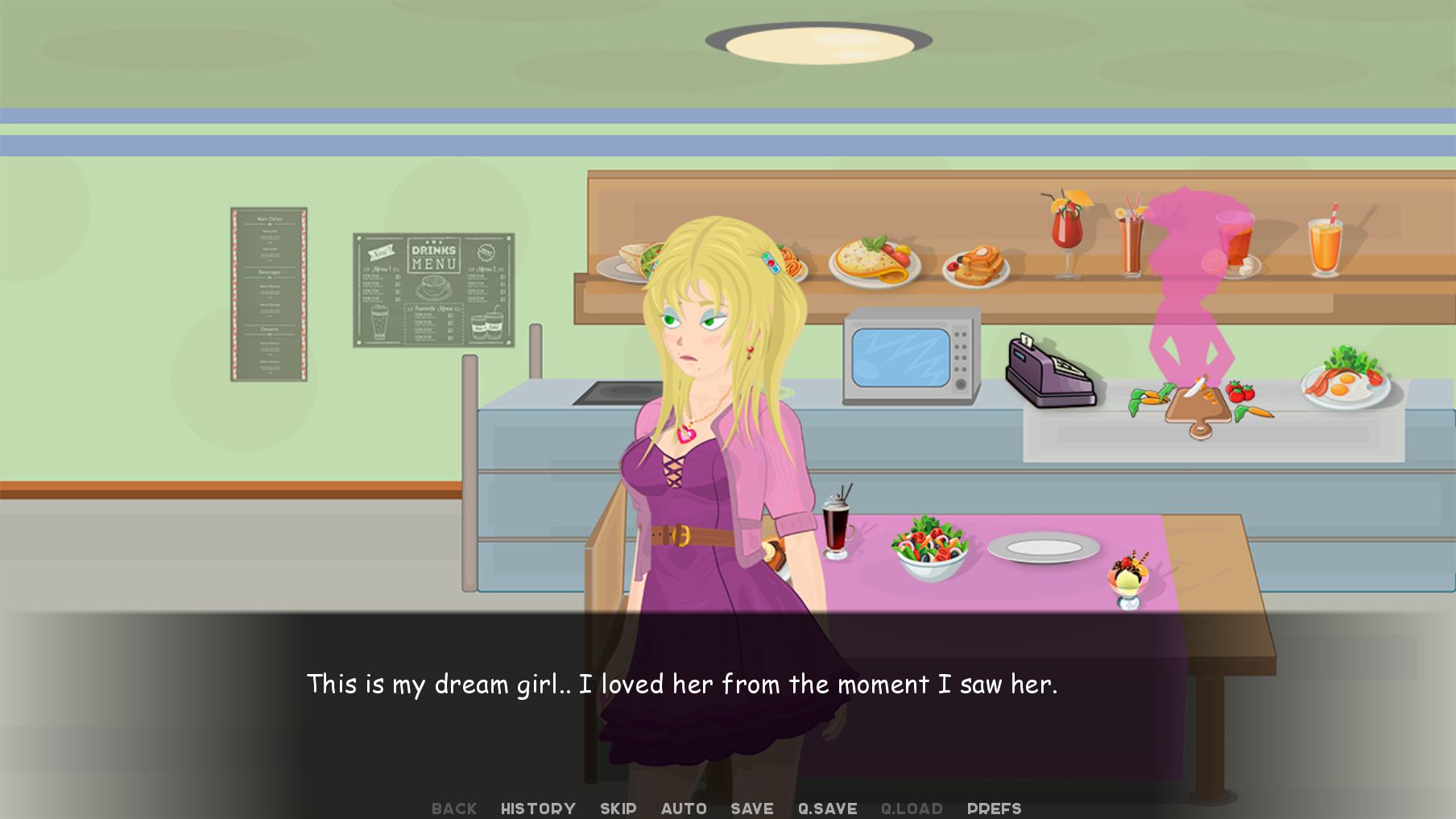This screenshot has width=1456, height=819.
Task: Quick save with Q.Save
Action: pyautogui.click(x=827, y=809)
